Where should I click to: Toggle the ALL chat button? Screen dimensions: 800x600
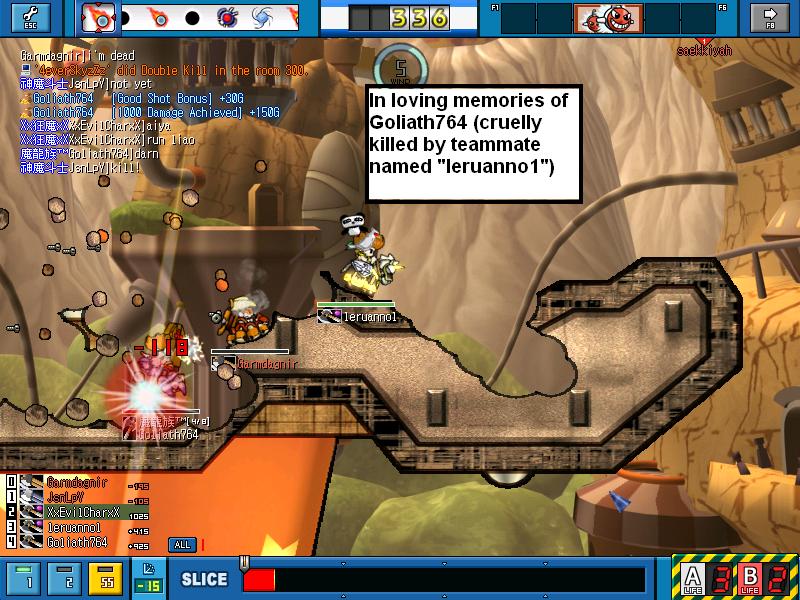pos(181,545)
